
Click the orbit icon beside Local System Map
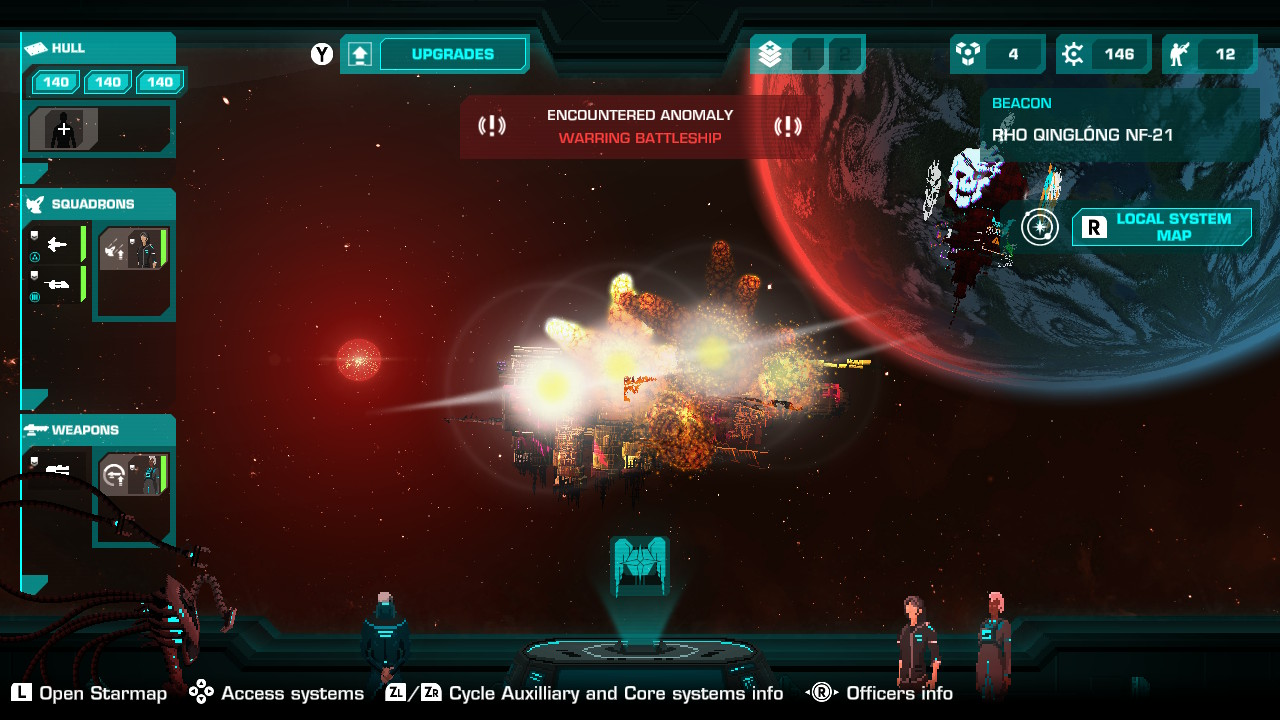coord(1040,227)
